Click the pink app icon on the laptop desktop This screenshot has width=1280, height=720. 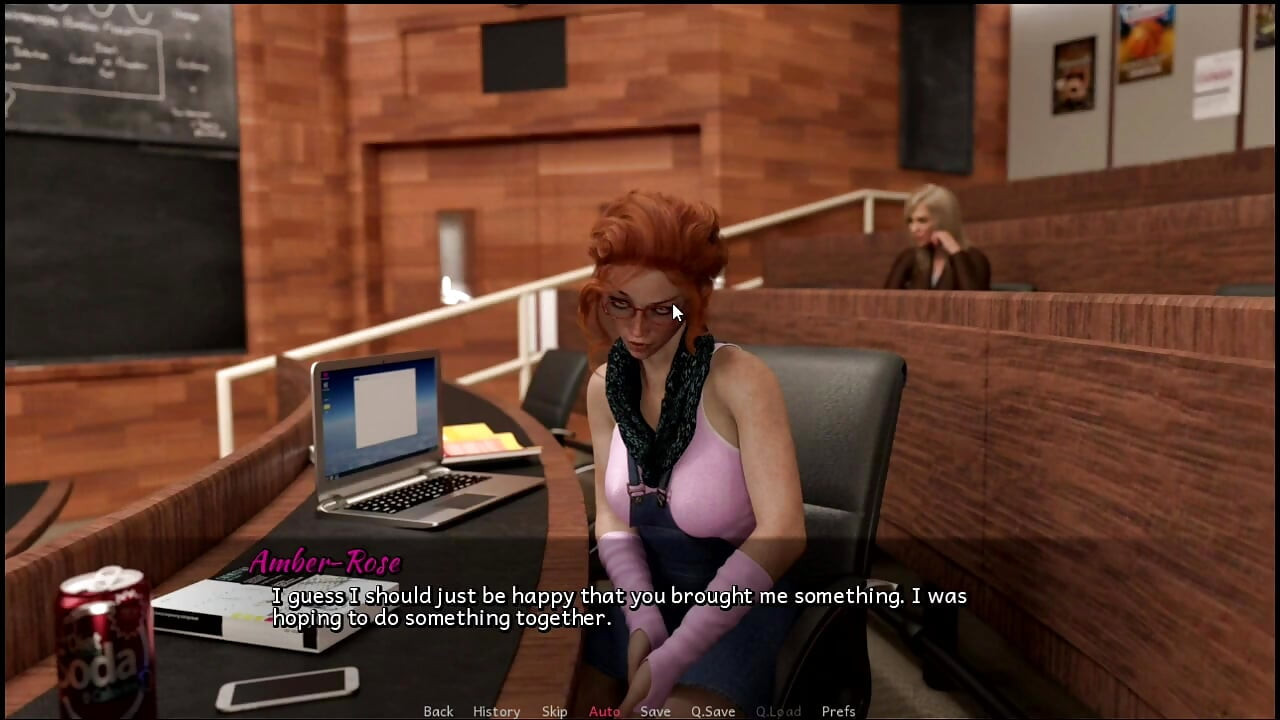pyautogui.click(x=326, y=375)
